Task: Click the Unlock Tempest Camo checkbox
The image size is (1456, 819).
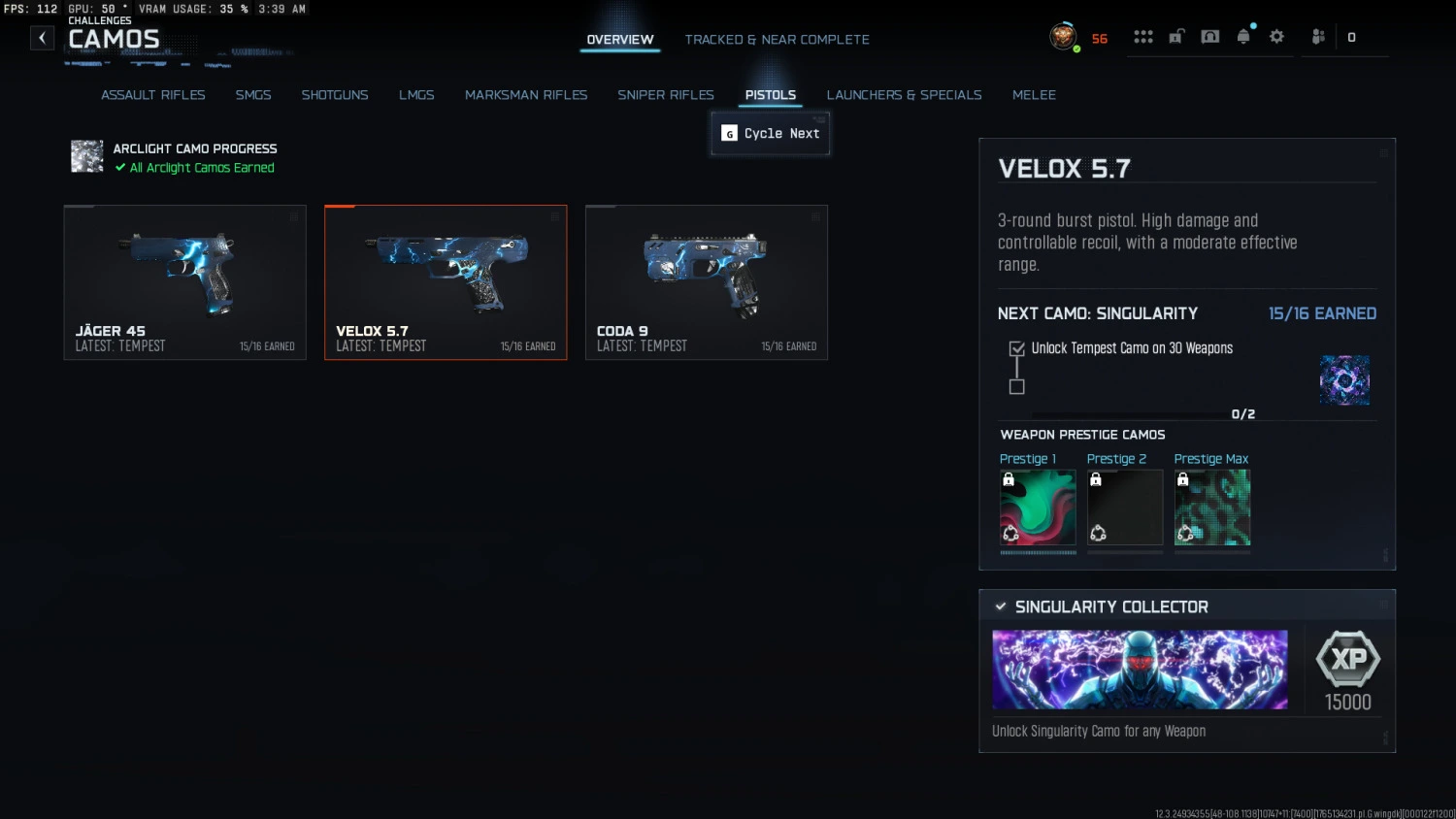Action: 1016,347
